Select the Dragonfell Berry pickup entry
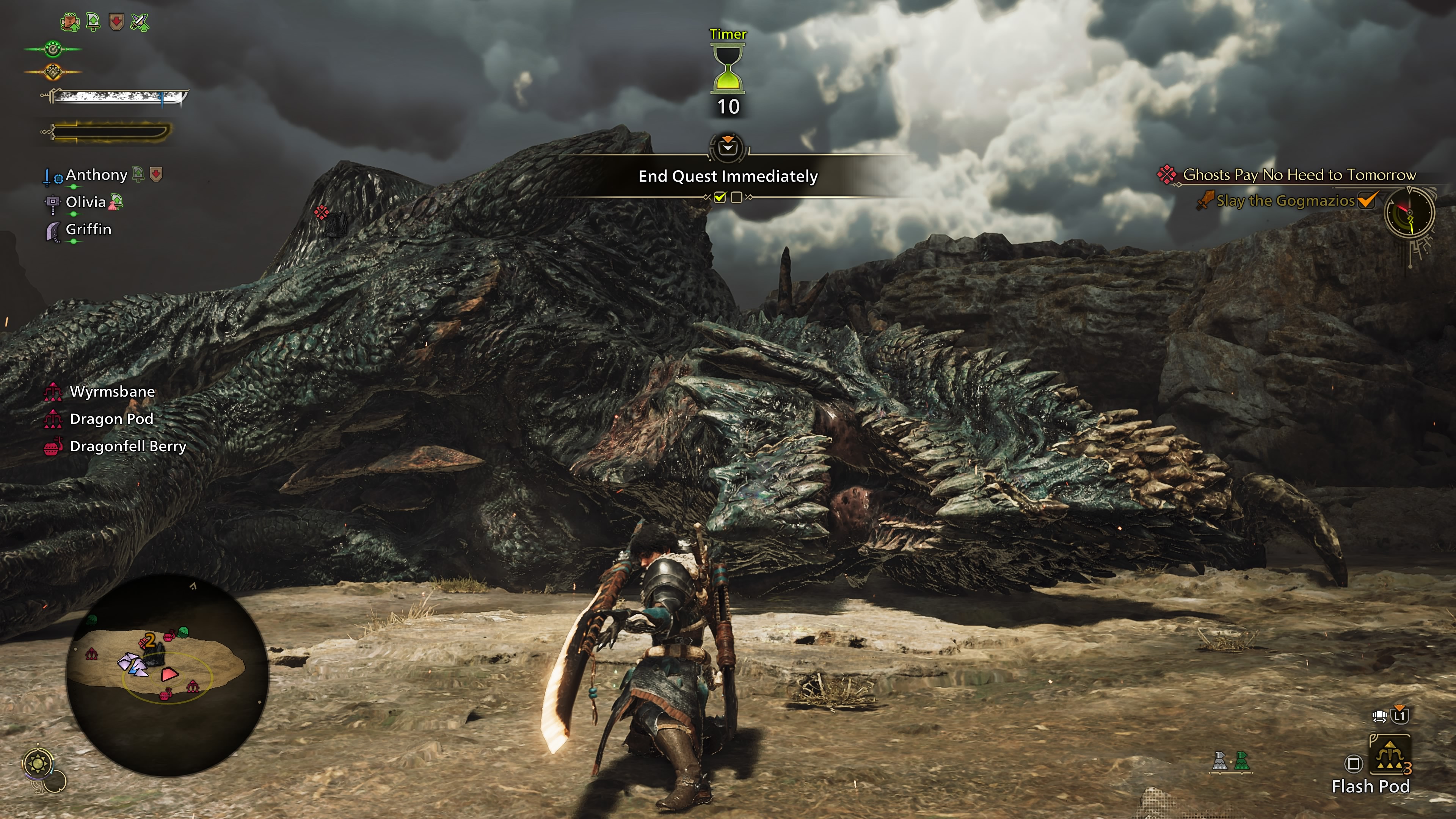Screen dimensions: 1456x819 pyautogui.click(x=127, y=447)
